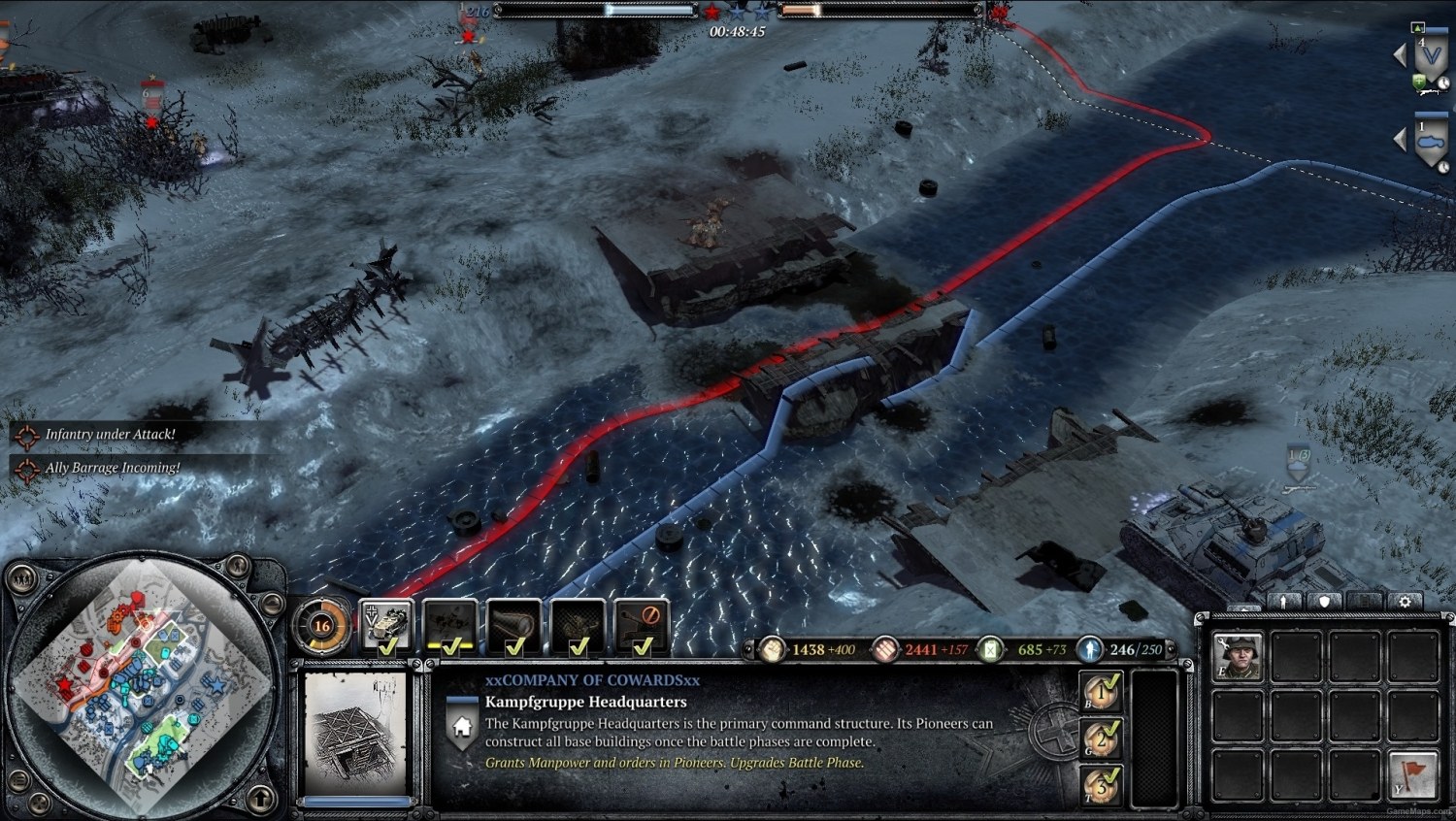Open the gear settings tab
The width and height of the screenshot is (1456, 821).
click(x=1406, y=600)
